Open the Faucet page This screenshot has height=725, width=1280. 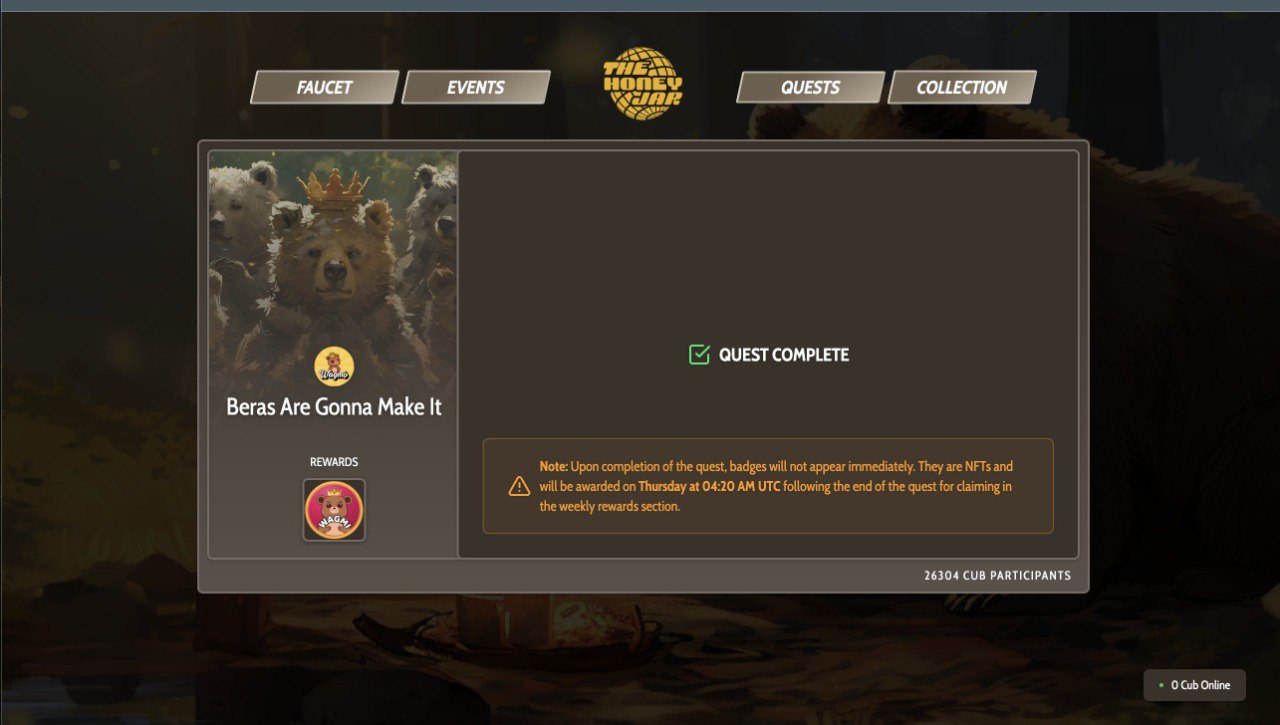pyautogui.click(x=324, y=87)
